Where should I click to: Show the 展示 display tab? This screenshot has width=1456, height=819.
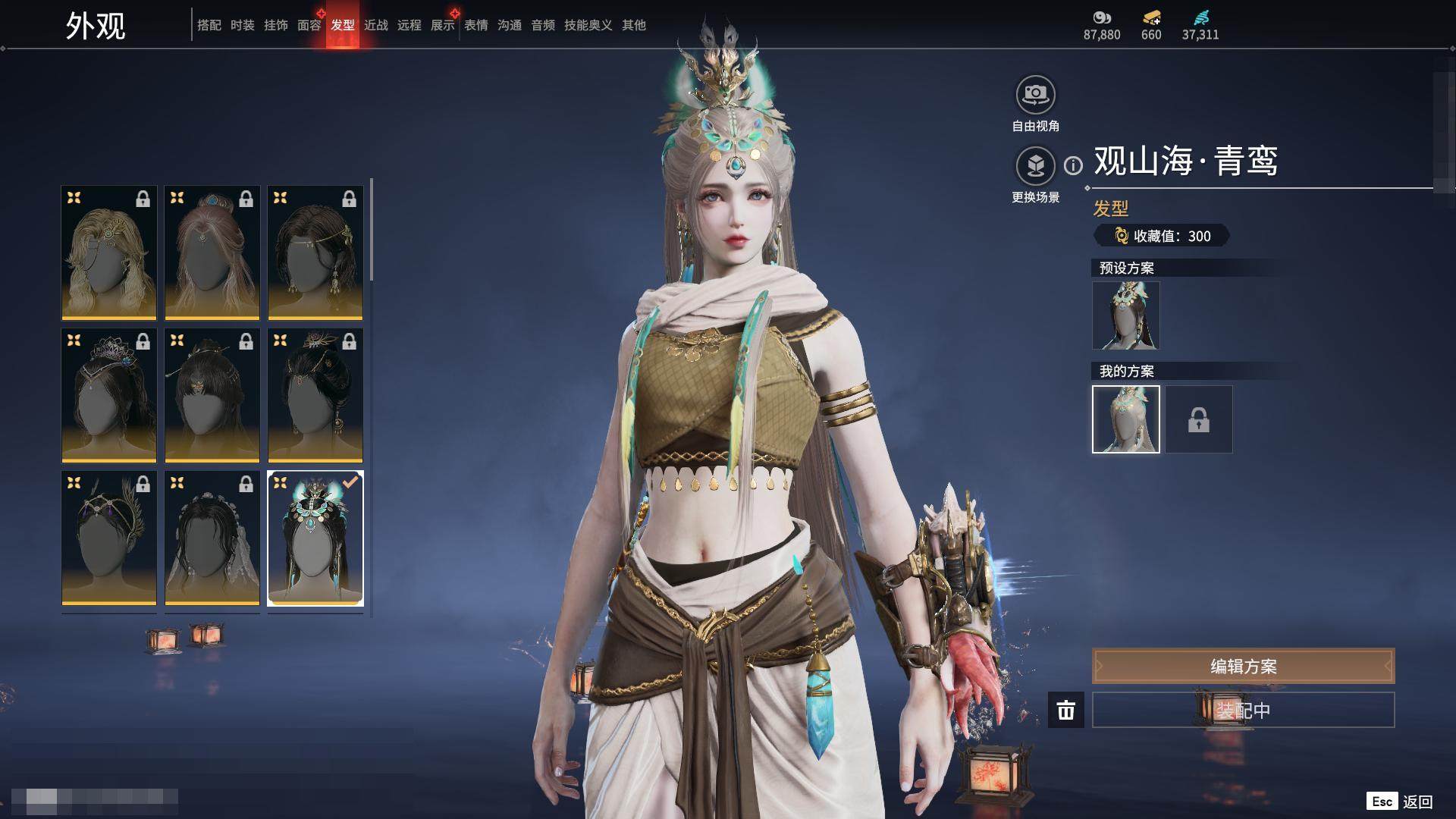[x=442, y=25]
